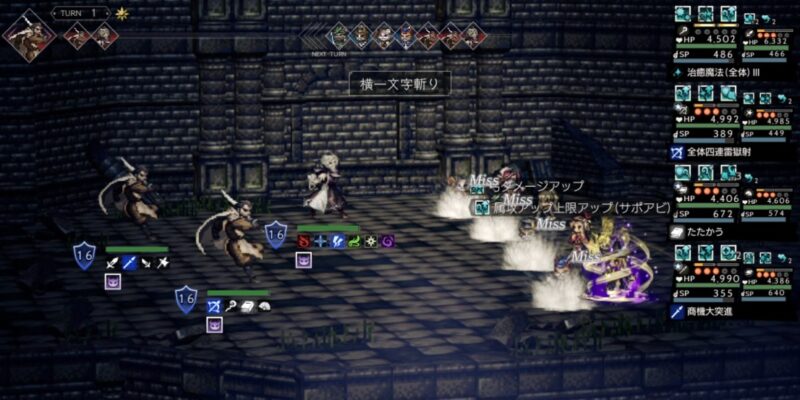
Task: Tap the fire weakness icon
Action: 305,241
